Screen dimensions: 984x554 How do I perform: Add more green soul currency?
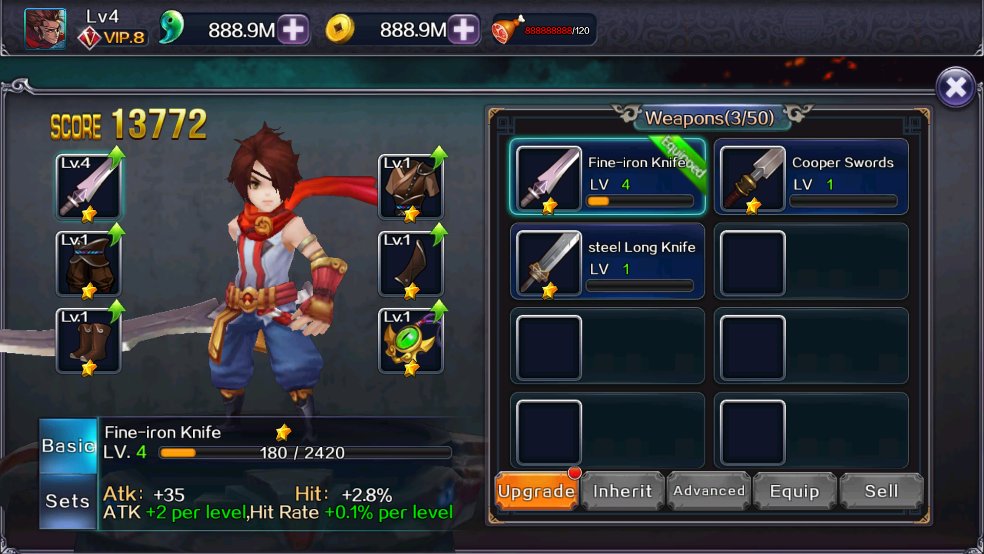tap(293, 30)
